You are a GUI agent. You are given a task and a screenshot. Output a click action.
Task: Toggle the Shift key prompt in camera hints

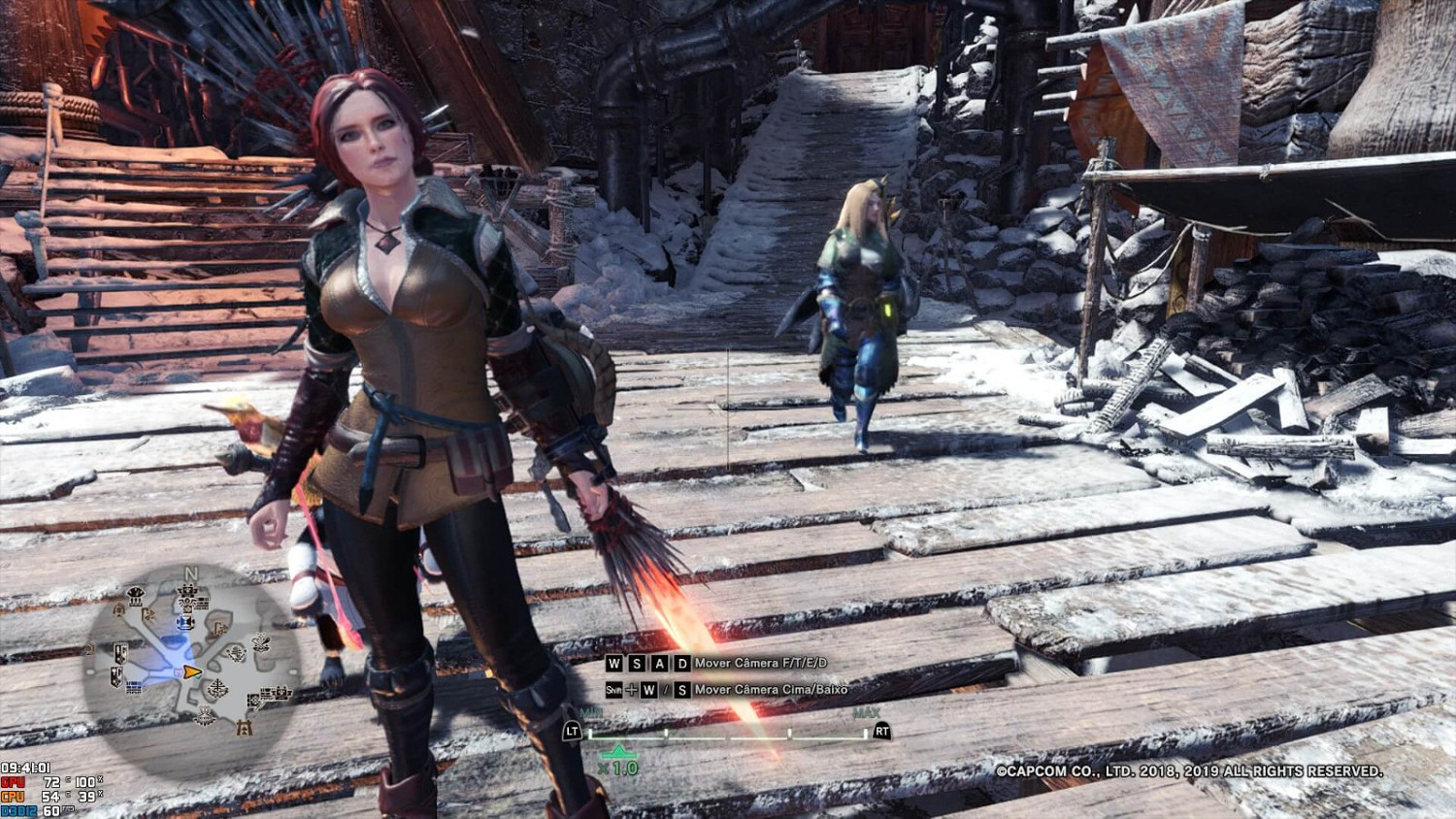point(614,690)
